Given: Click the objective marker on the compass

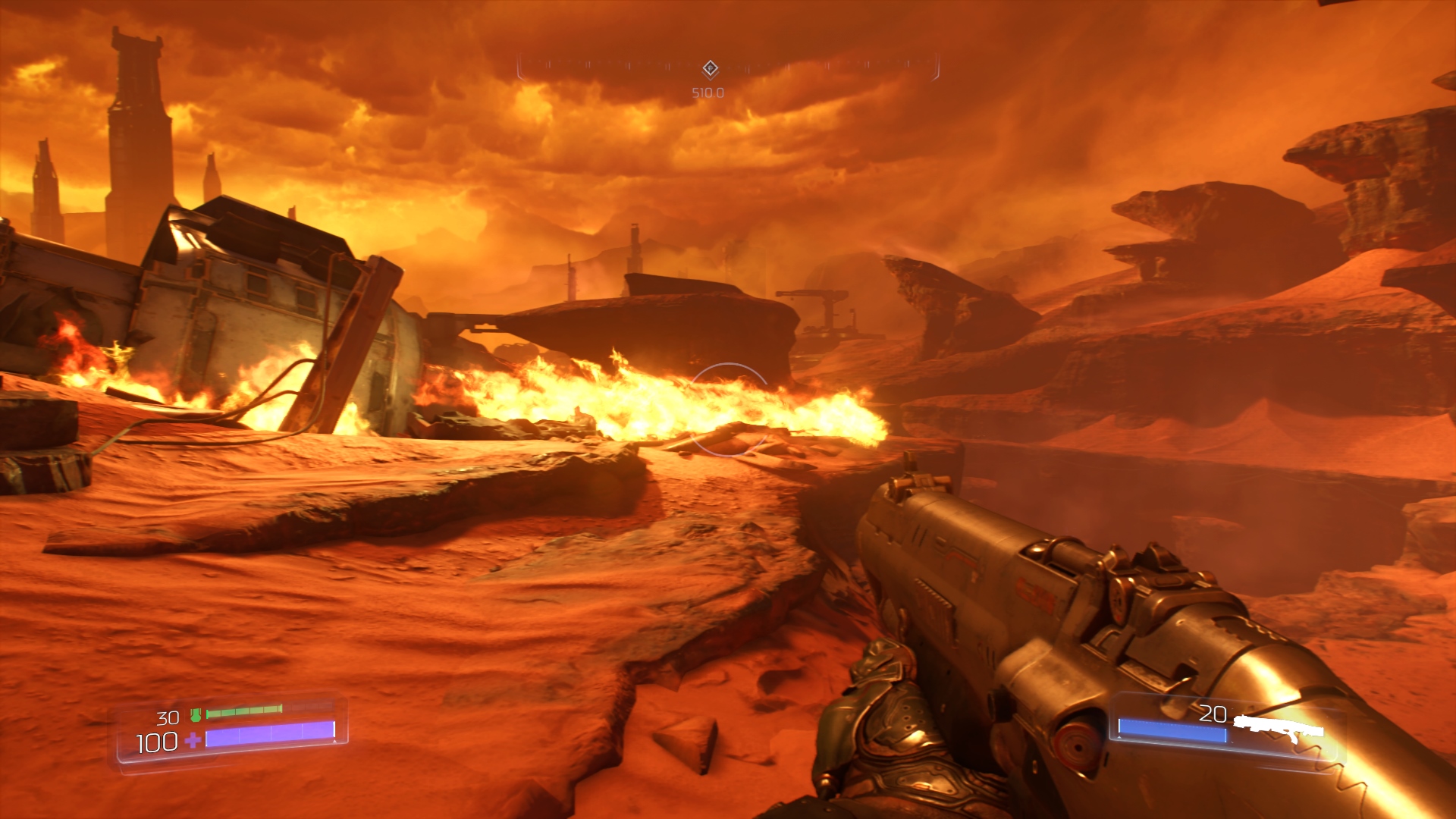Looking at the screenshot, I should tap(710, 69).
